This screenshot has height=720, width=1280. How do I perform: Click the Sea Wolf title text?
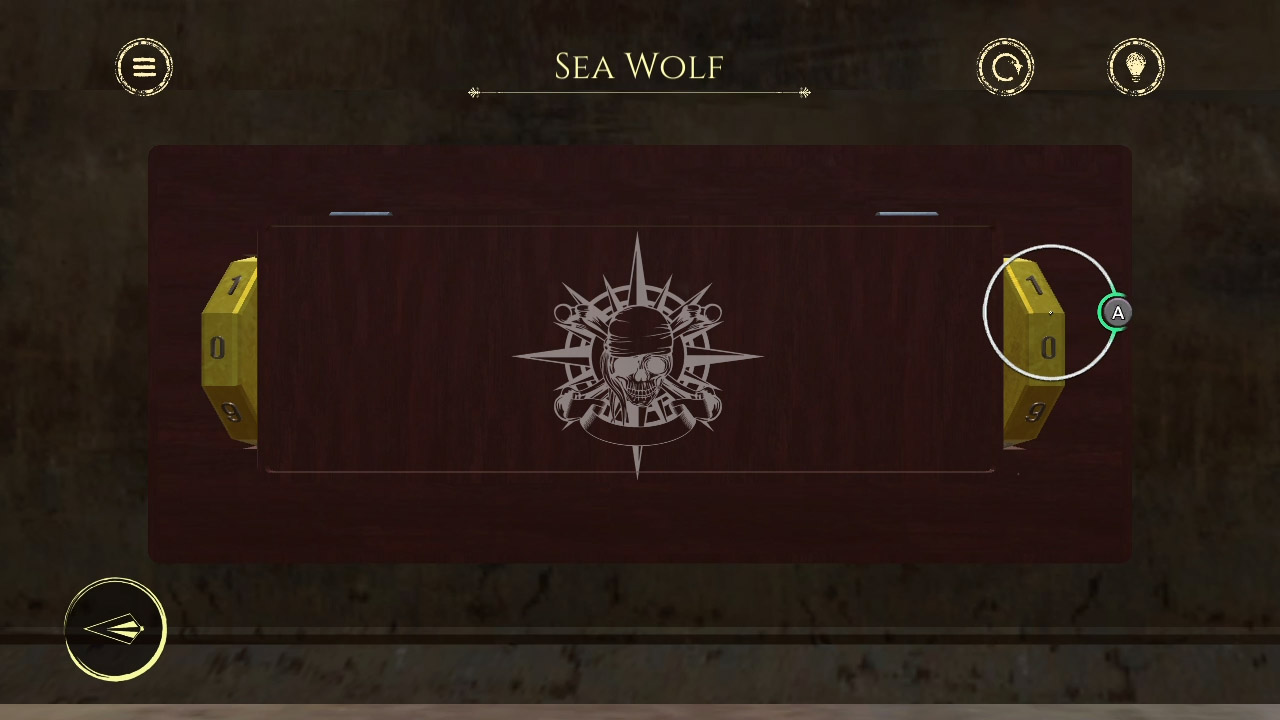pyautogui.click(x=639, y=66)
